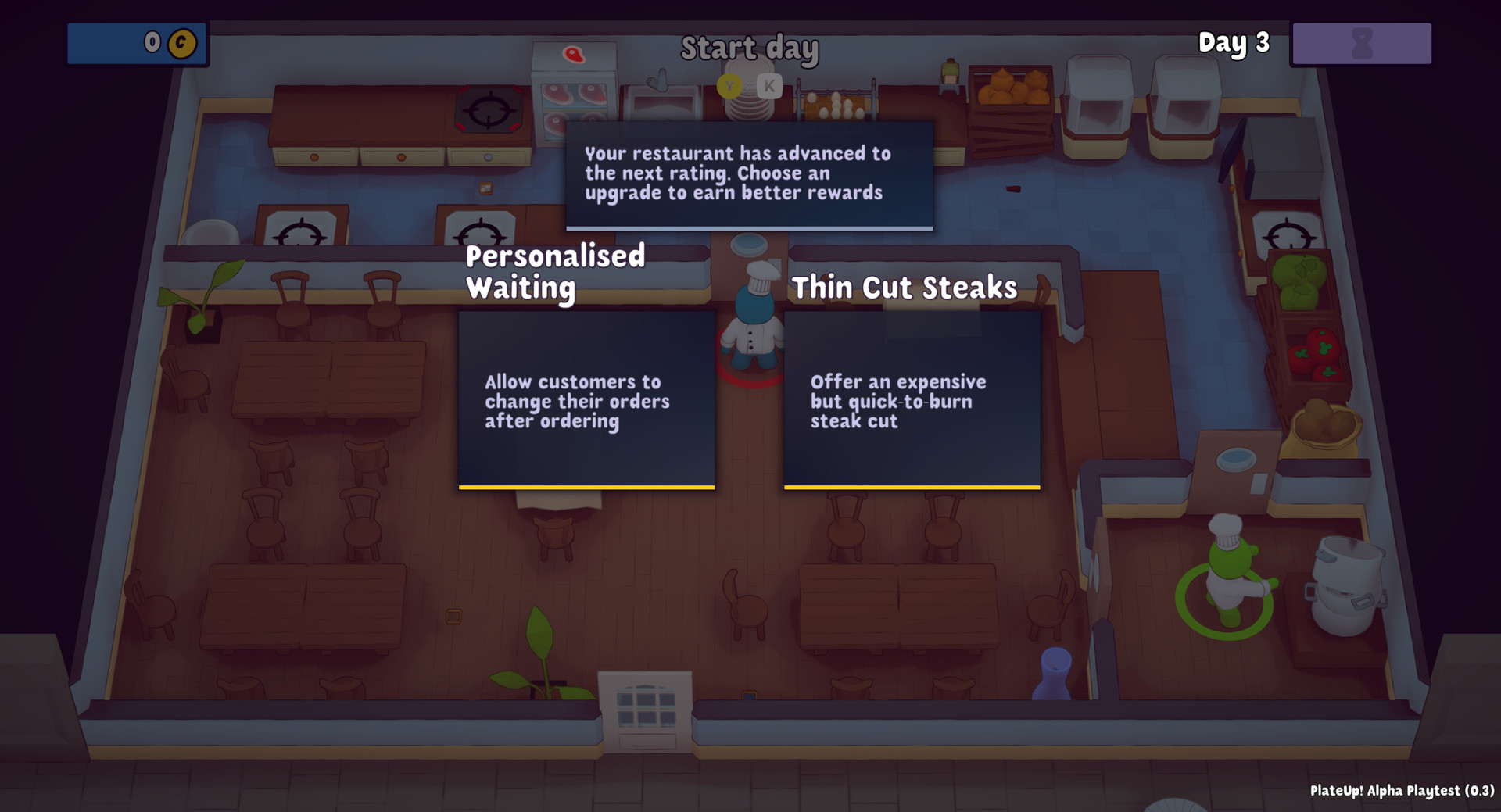Click the plate stack beside the sink
The image size is (1501, 812).
749,109
